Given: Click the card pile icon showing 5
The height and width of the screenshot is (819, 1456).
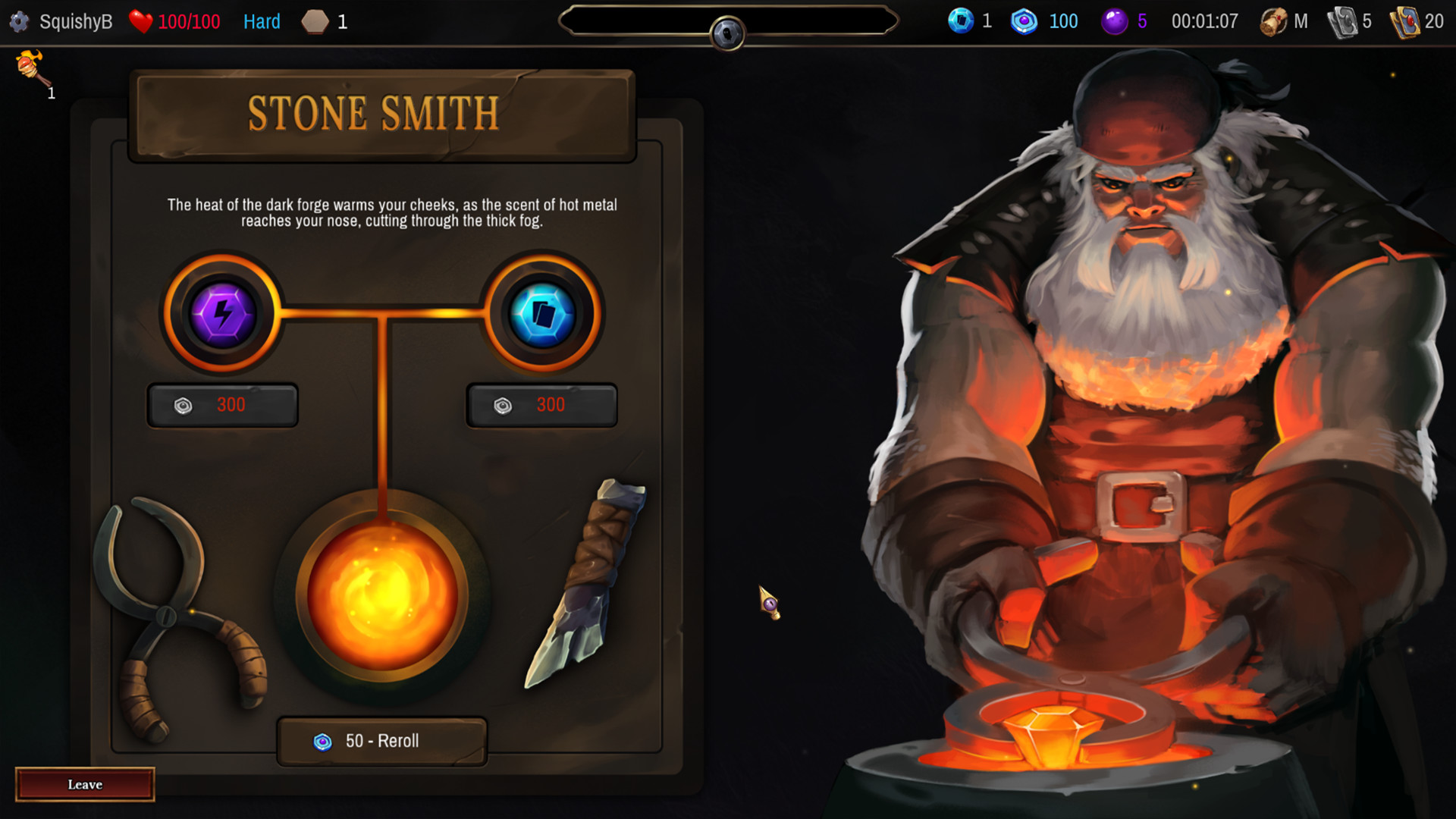Looking at the screenshot, I should tap(1342, 21).
